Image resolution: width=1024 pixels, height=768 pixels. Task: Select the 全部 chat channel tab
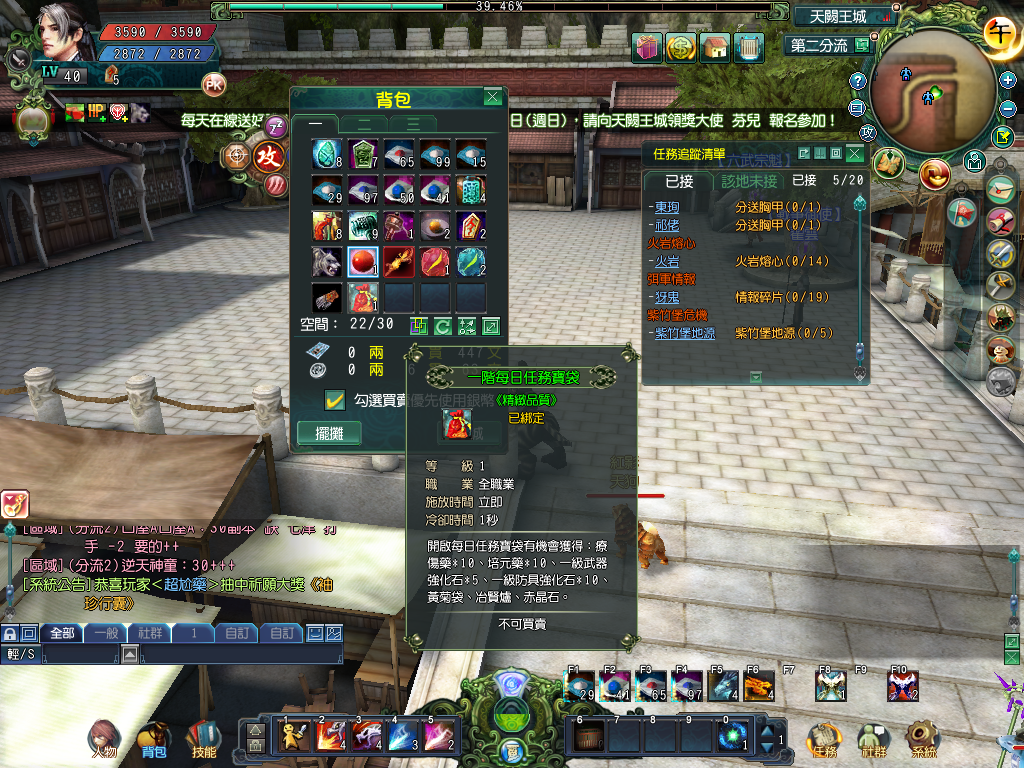(62, 633)
